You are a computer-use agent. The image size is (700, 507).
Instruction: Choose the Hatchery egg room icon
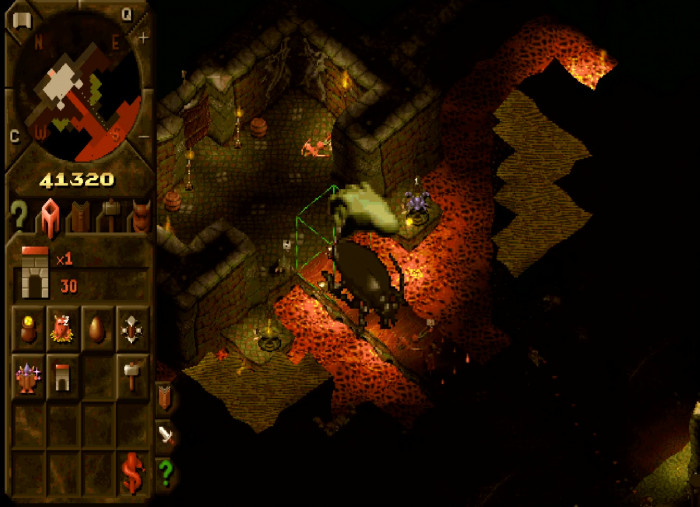coord(97,326)
